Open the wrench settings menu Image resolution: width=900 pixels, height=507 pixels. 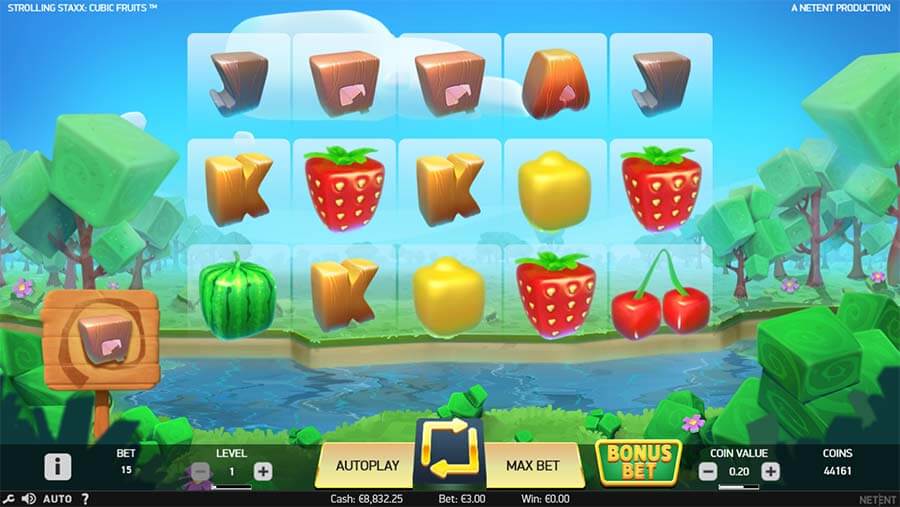point(9,498)
